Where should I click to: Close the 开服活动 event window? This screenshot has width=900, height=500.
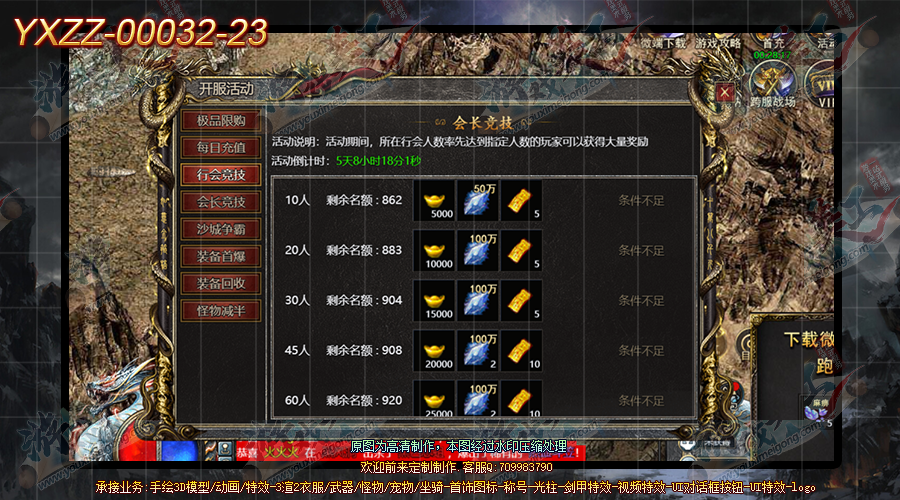click(x=725, y=92)
